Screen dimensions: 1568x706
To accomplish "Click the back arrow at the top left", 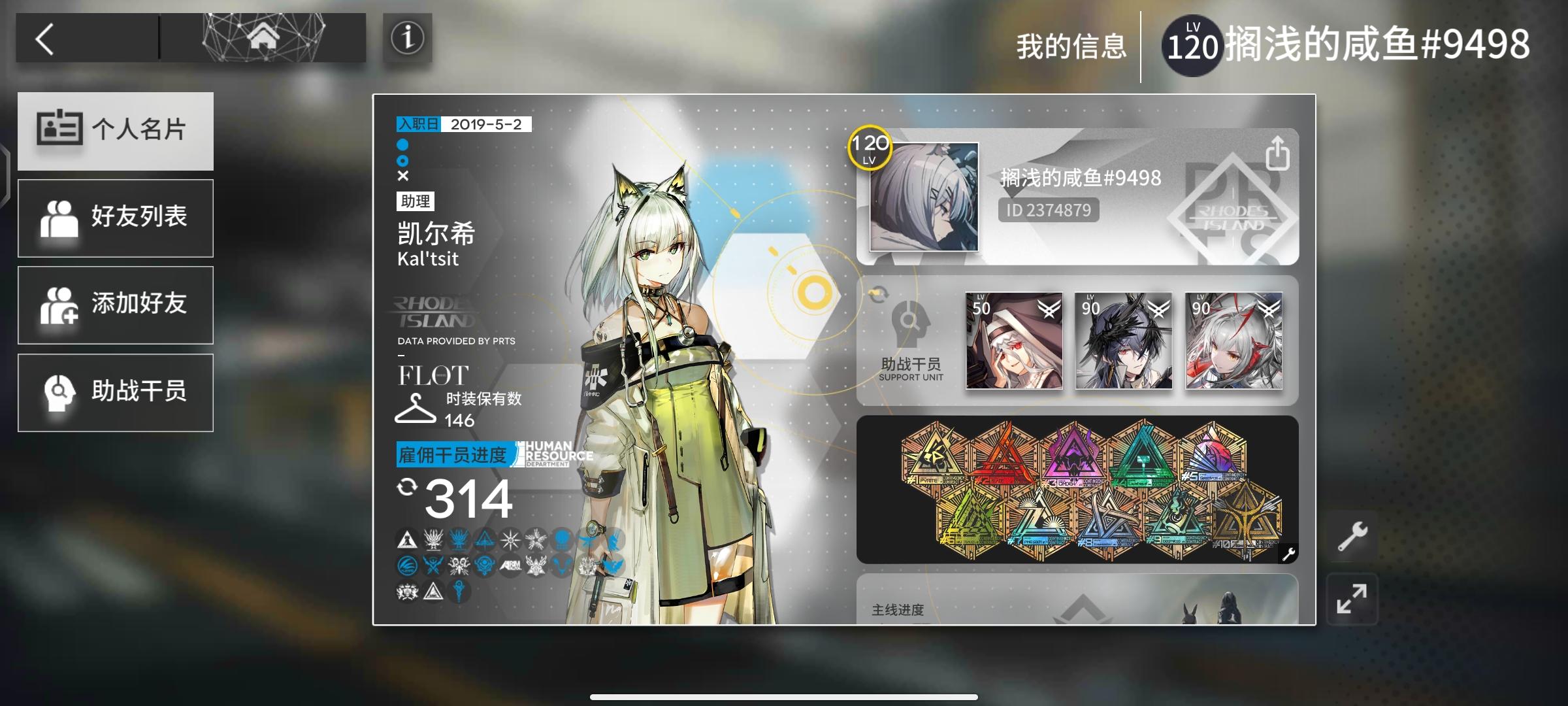I will [x=43, y=37].
